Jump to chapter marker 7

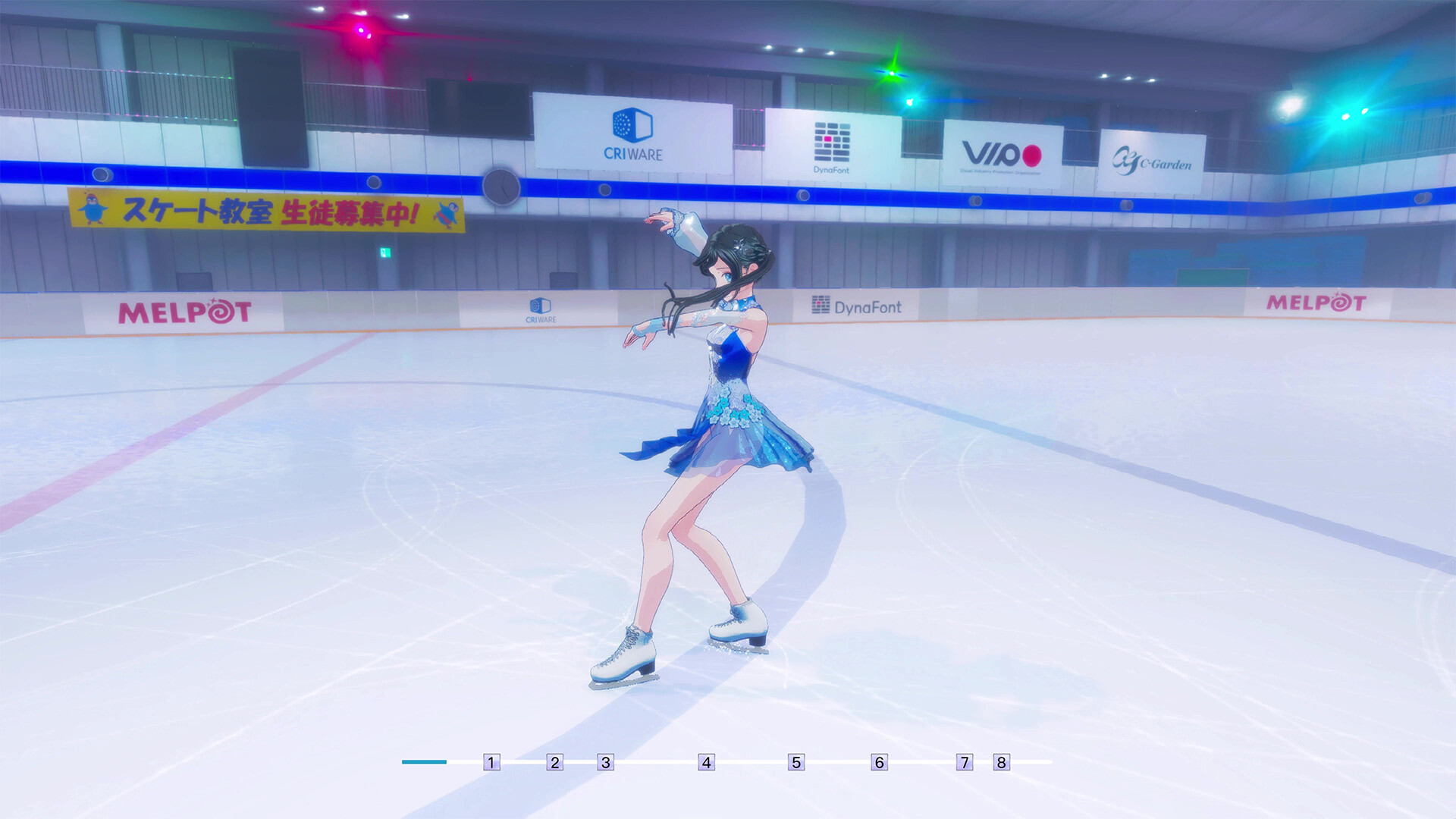tap(965, 762)
